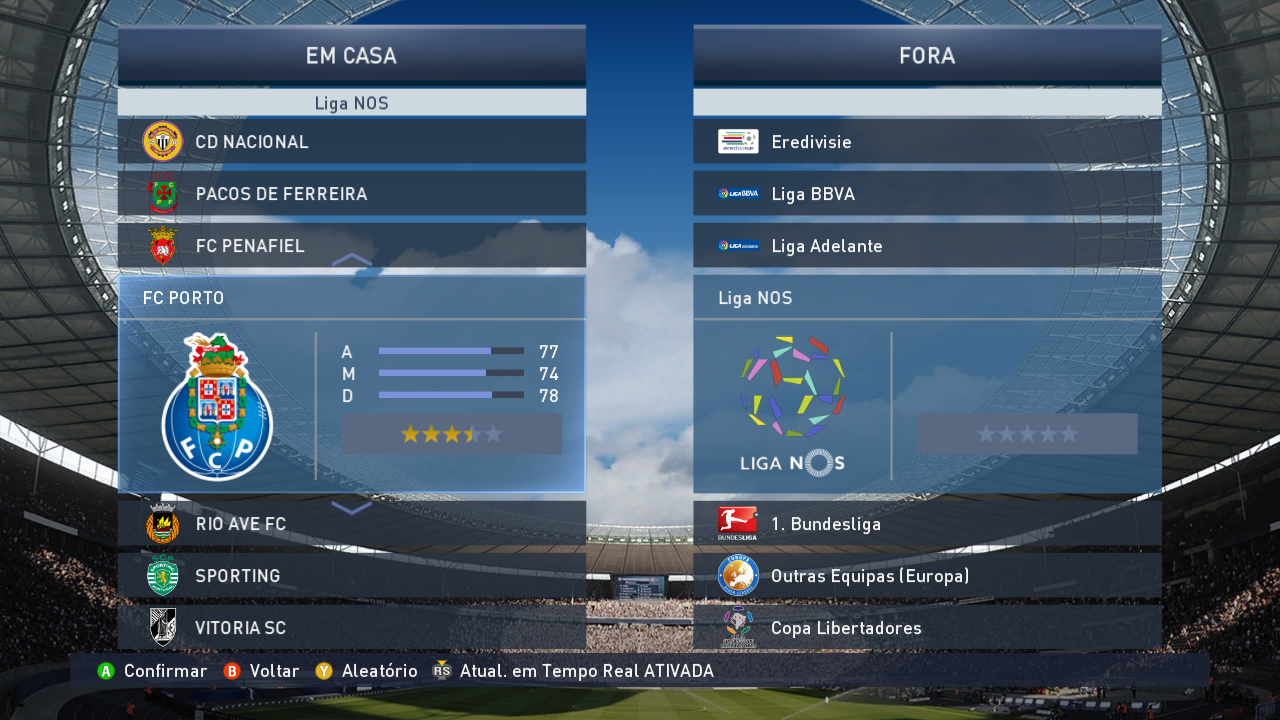This screenshot has height=720, width=1280.
Task: Click the up arrow above FC Porto
Action: pos(351,260)
